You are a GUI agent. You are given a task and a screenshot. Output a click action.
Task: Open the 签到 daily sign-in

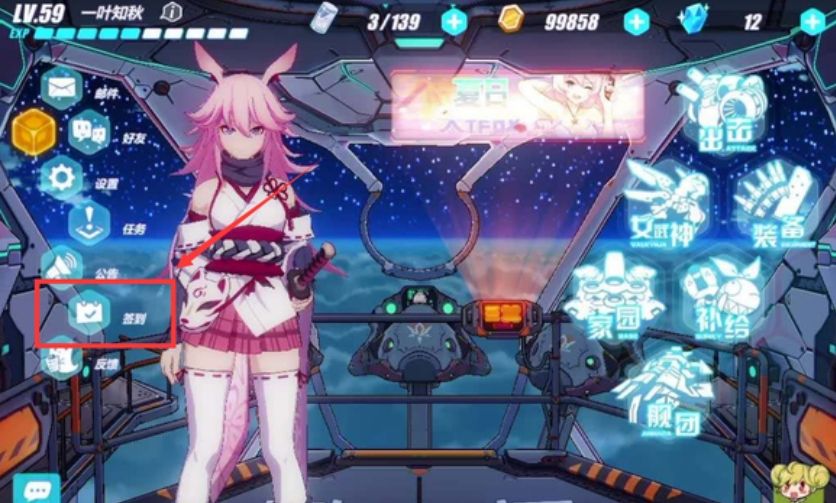tap(89, 311)
